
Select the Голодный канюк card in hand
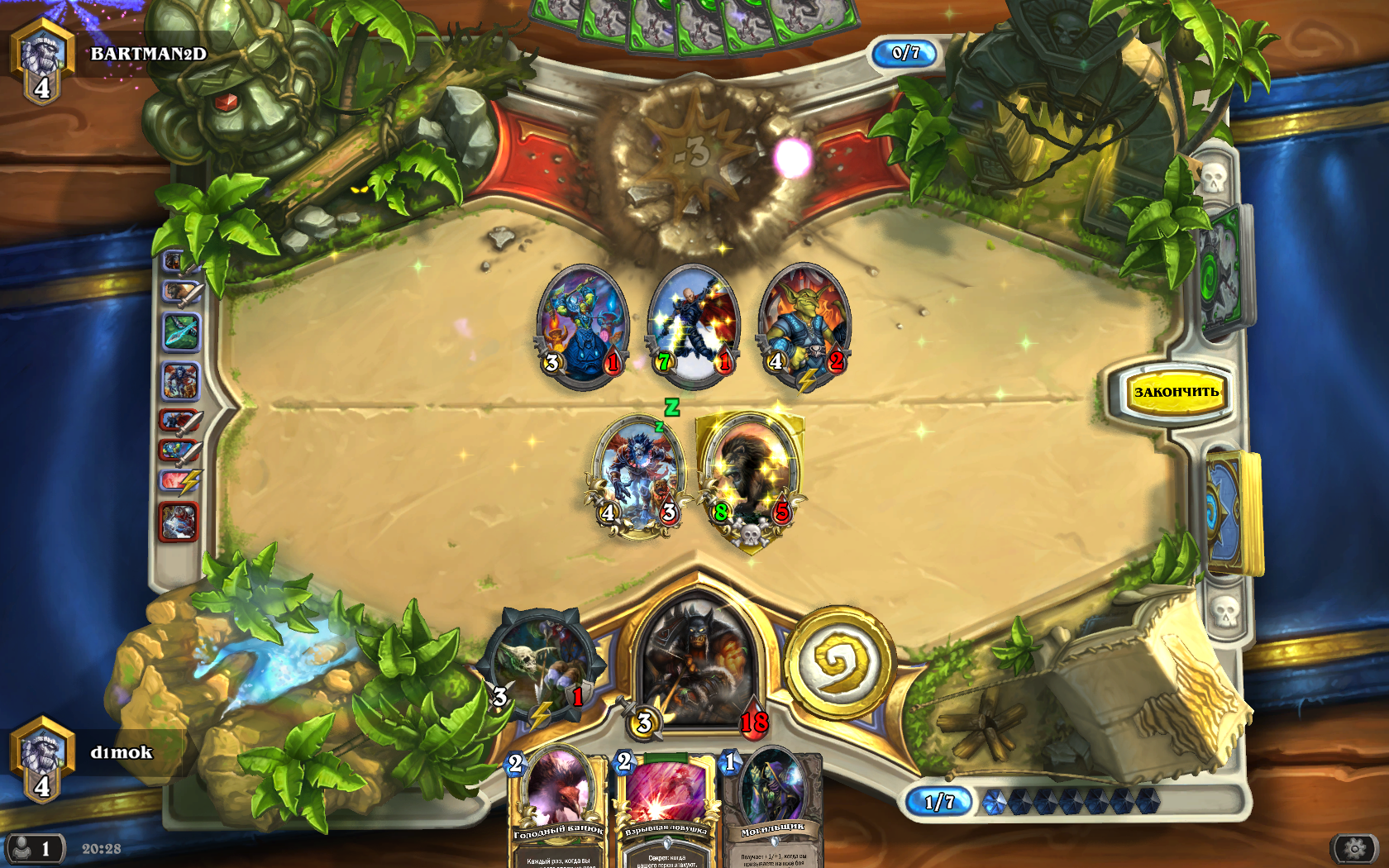click(558, 806)
